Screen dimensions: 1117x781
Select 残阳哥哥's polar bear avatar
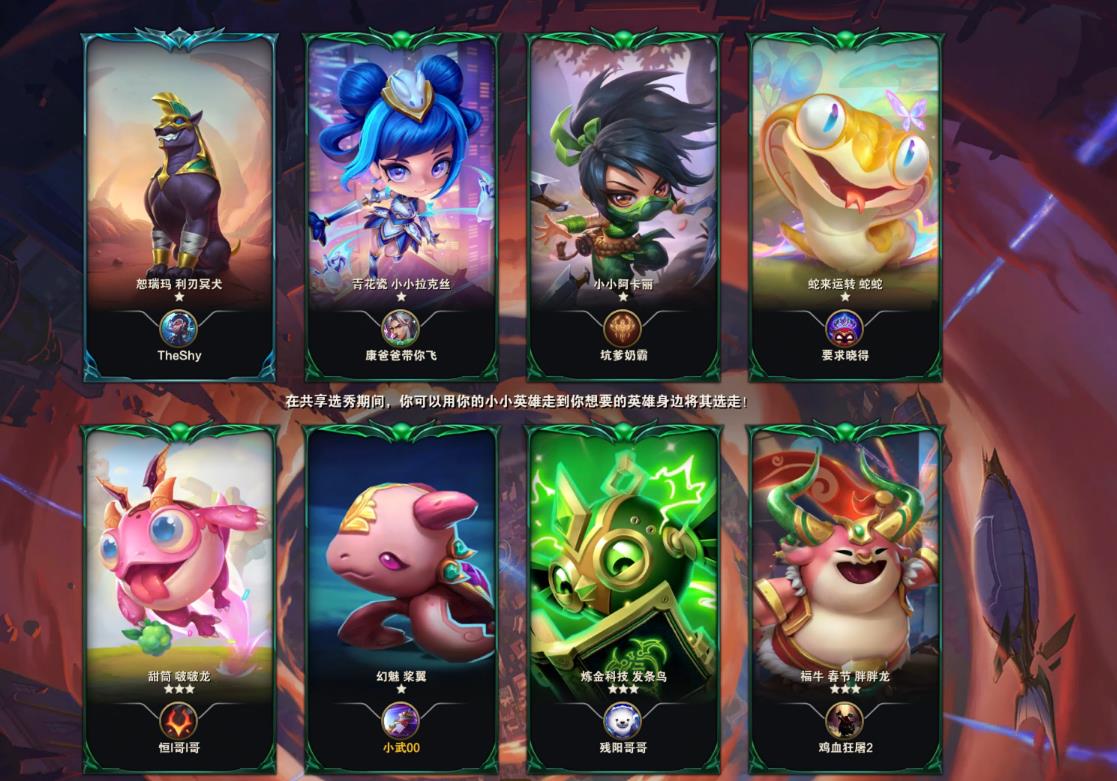click(622, 720)
